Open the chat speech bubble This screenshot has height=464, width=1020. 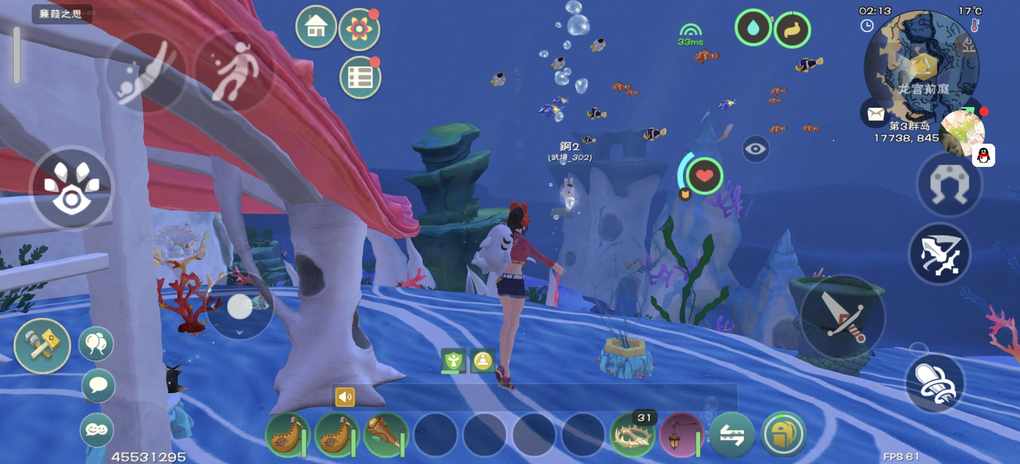tap(97, 385)
